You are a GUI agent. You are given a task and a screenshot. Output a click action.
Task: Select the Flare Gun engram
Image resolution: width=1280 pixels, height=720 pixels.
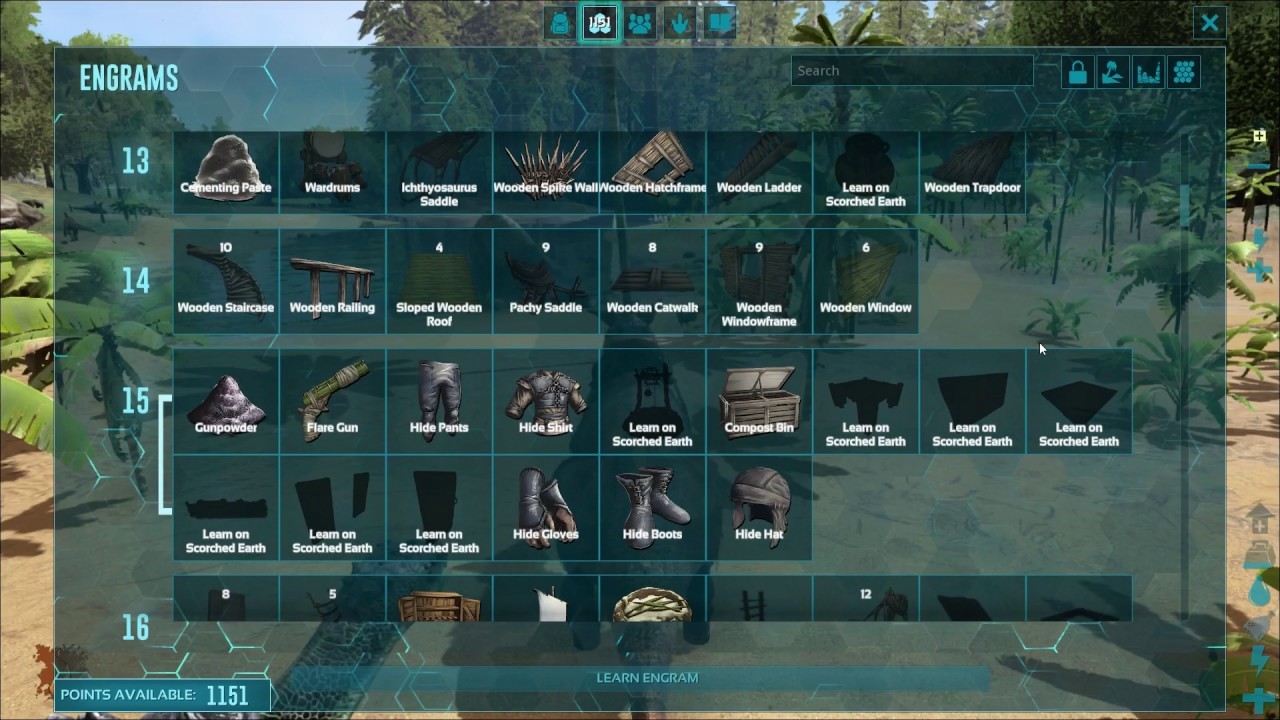click(x=332, y=400)
